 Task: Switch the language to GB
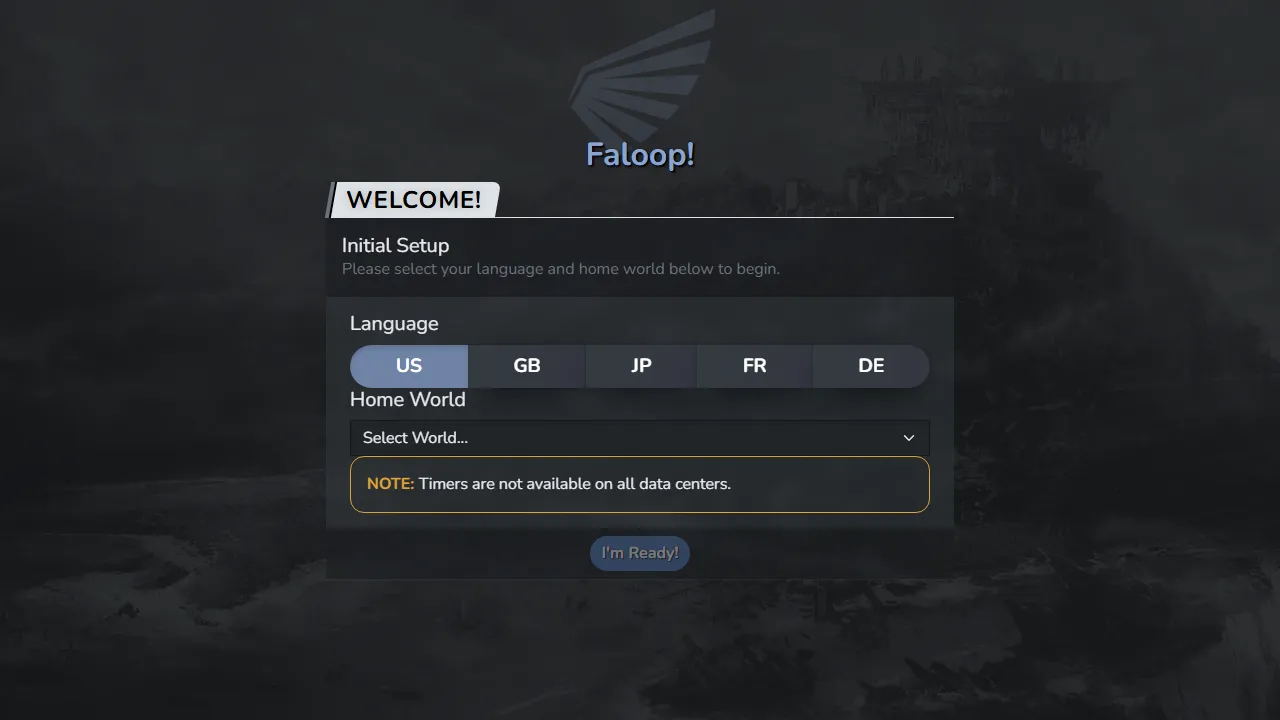pyautogui.click(x=526, y=366)
